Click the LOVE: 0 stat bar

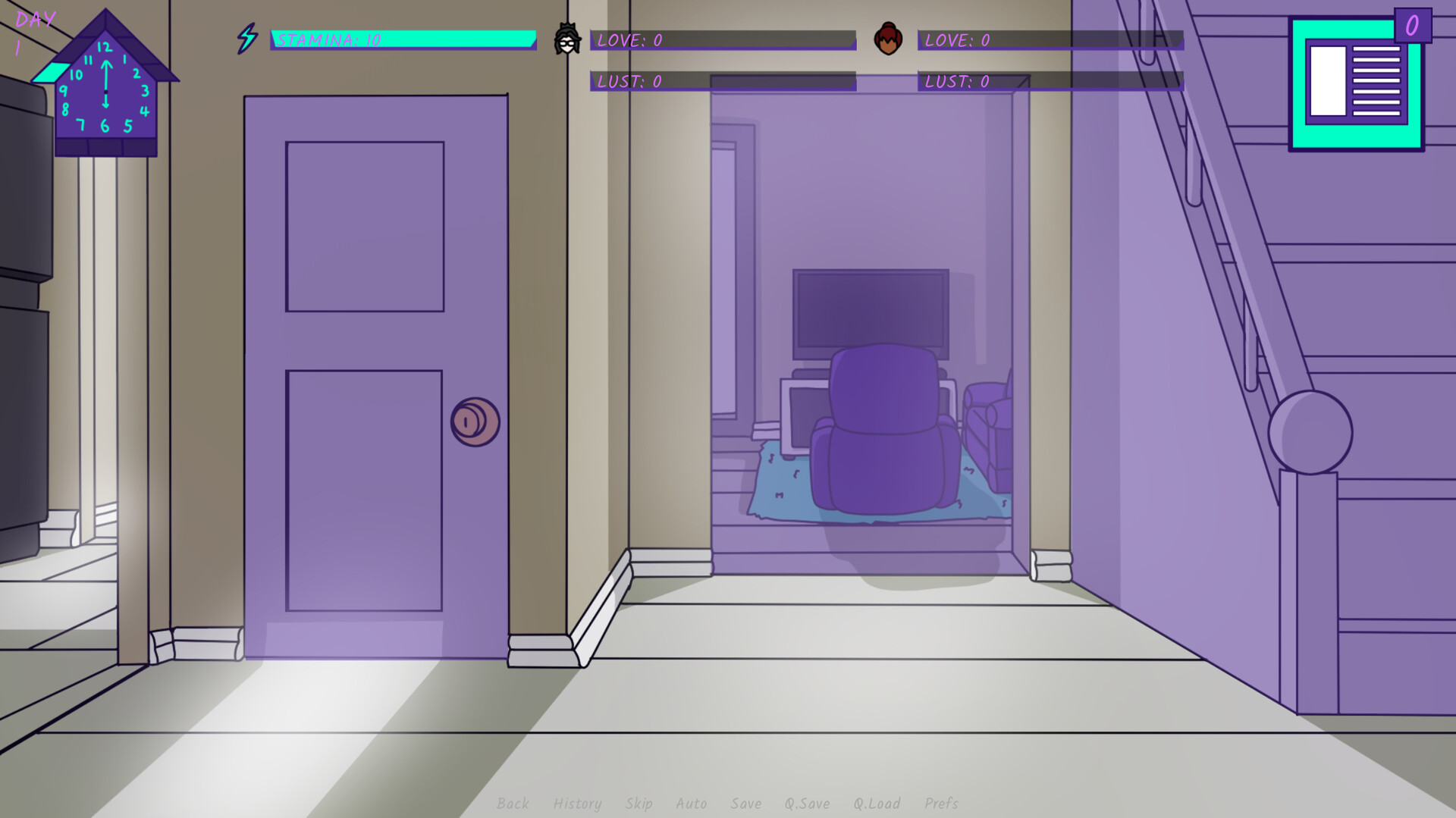(720, 41)
